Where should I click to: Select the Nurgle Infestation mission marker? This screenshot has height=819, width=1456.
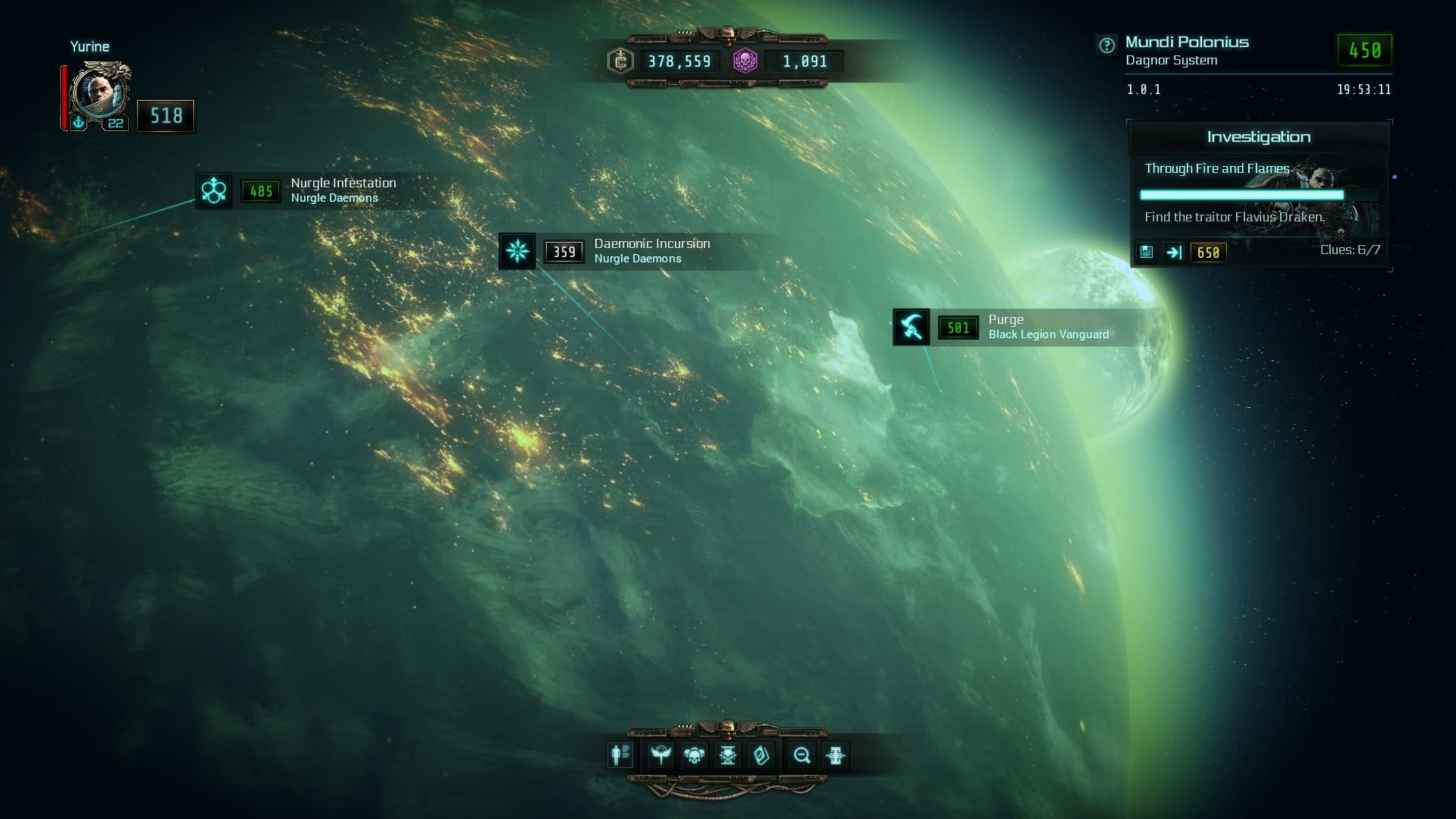click(213, 190)
